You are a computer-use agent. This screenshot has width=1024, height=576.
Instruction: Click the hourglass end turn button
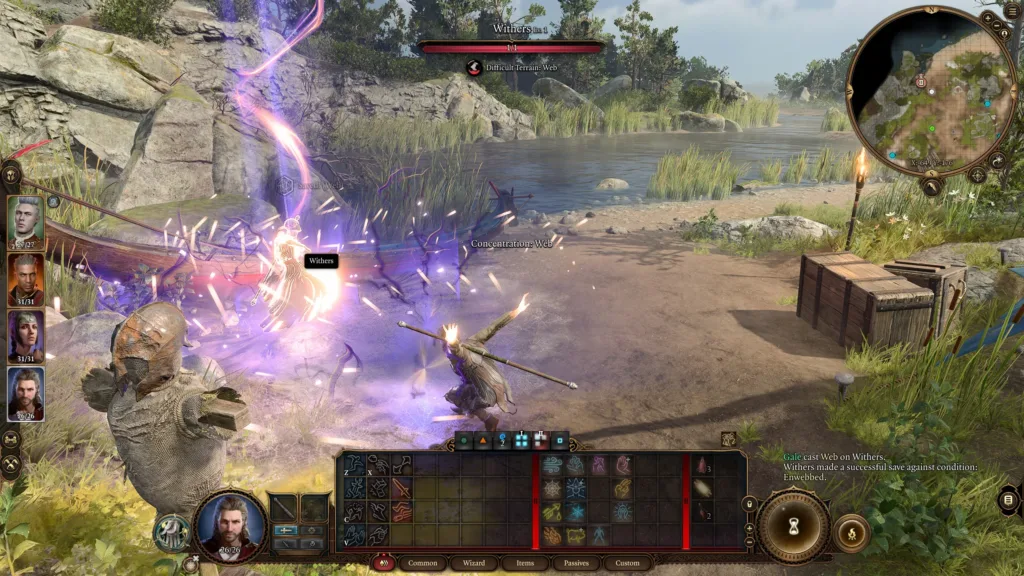pos(793,527)
